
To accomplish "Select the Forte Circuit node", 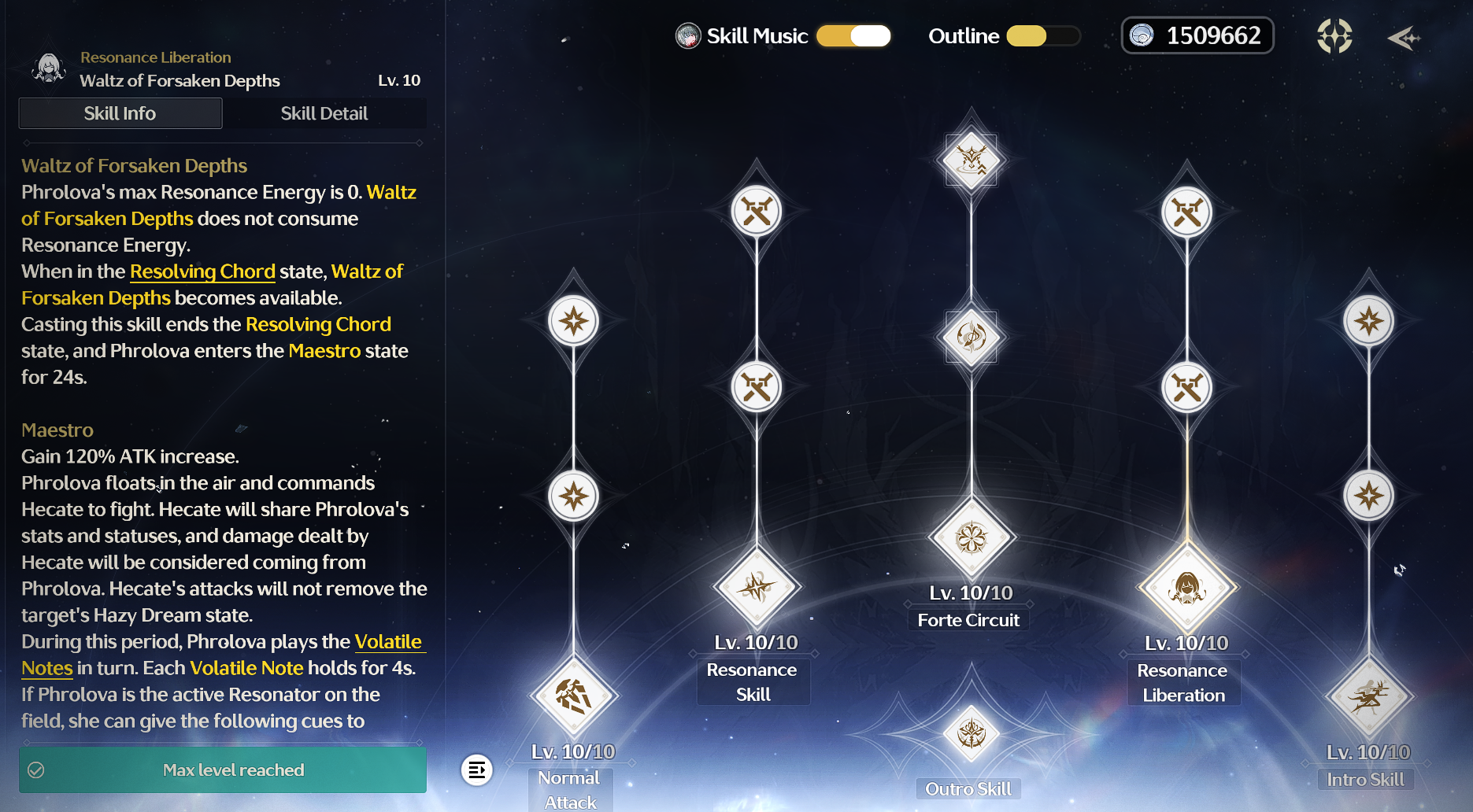I will click(x=970, y=537).
